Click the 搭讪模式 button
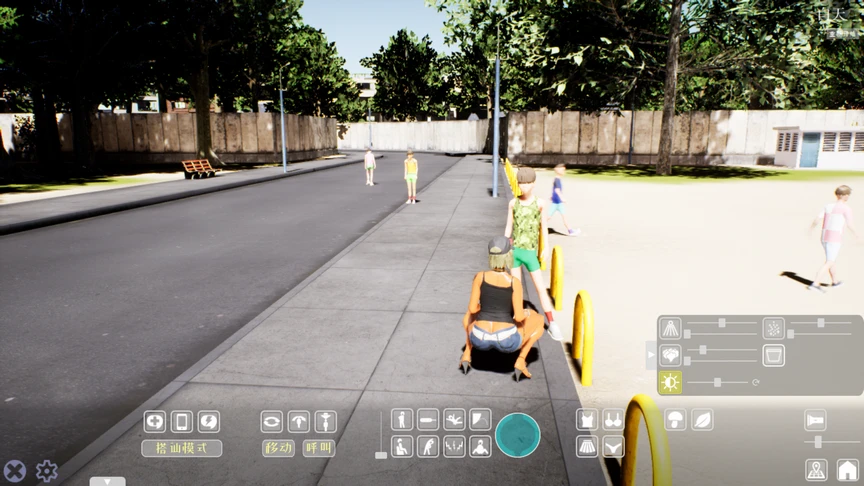This screenshot has height=486, width=864. 182,448
